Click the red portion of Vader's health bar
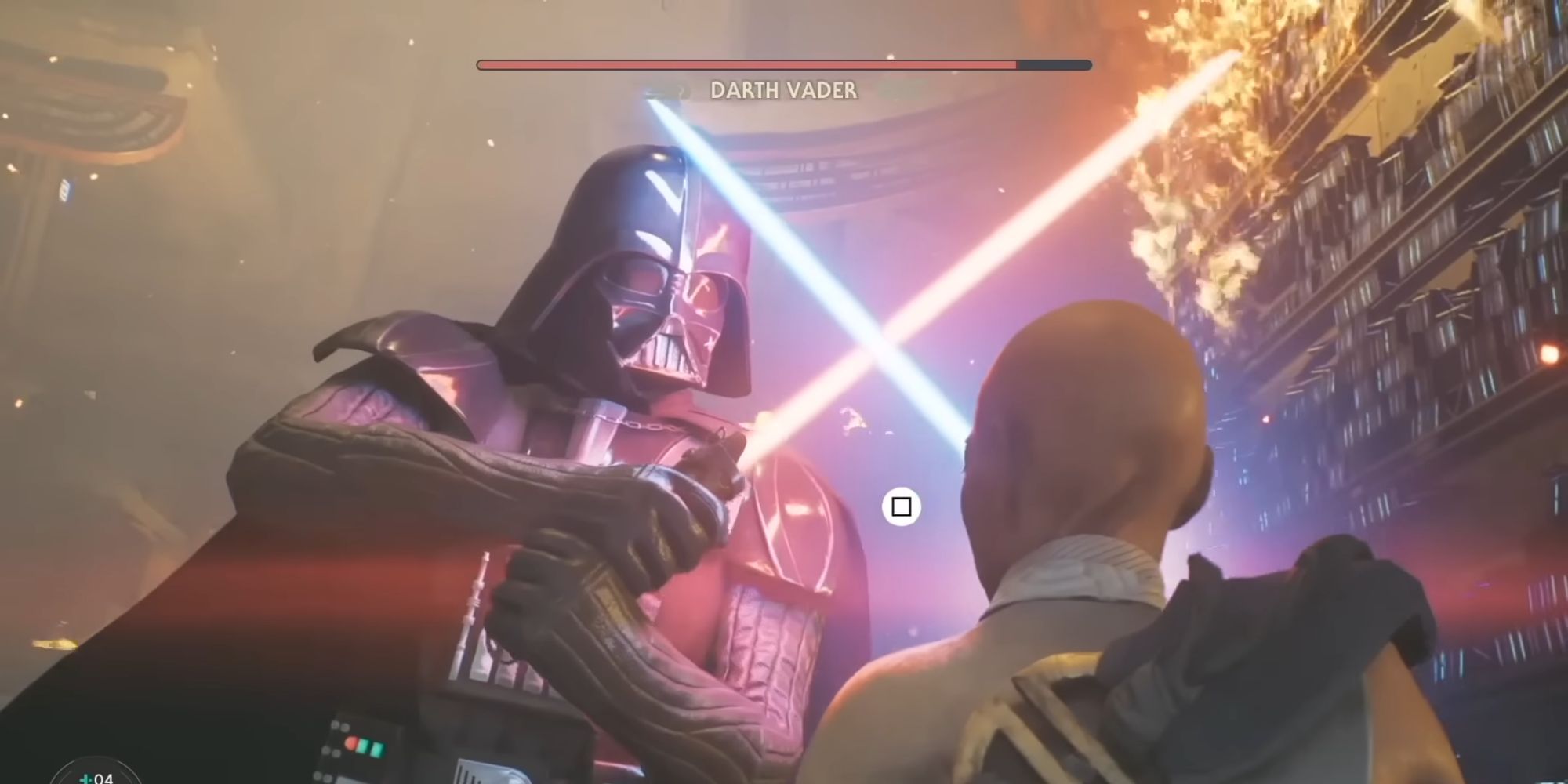Screen dimensions: 1568x784 pyautogui.click(x=745, y=64)
